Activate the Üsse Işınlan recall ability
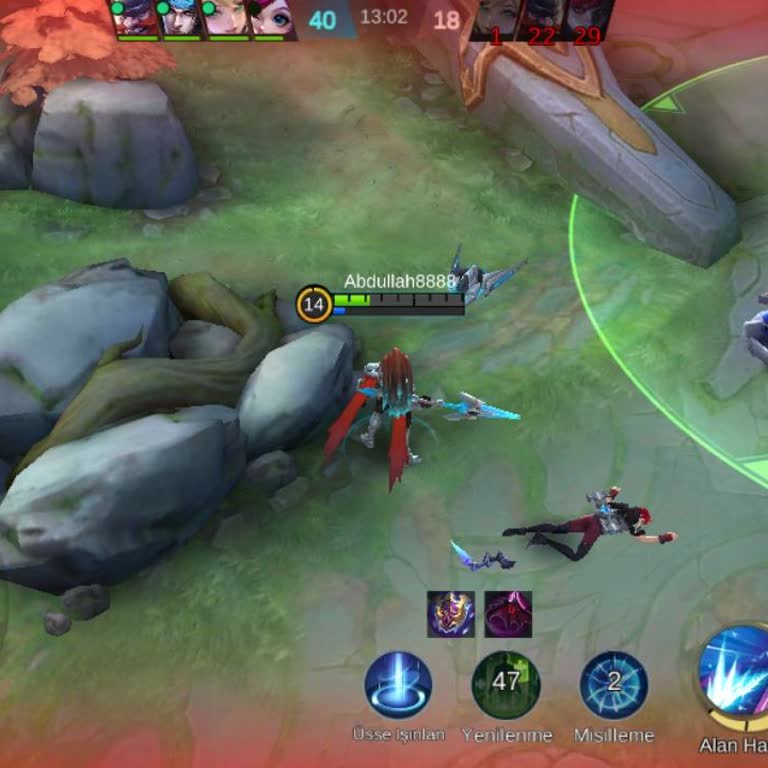 tap(398, 685)
